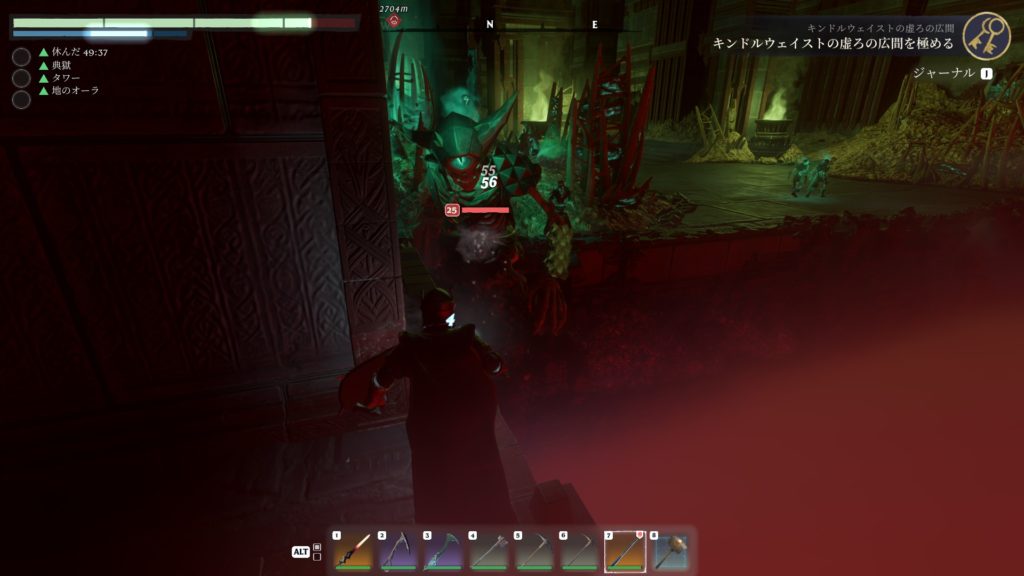Inspect the 典獄 buff entry
This screenshot has height=576, width=1024.
(61, 65)
